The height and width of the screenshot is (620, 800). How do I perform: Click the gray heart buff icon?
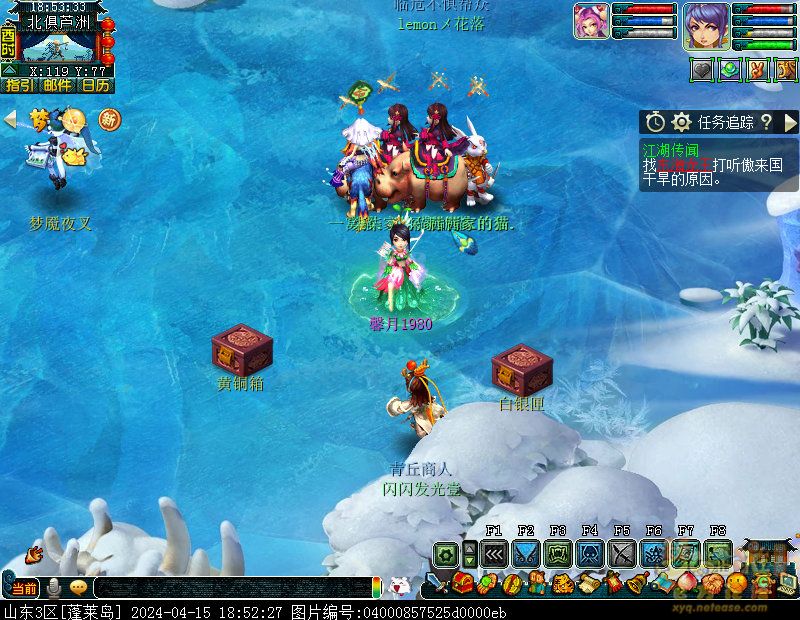pos(703,70)
